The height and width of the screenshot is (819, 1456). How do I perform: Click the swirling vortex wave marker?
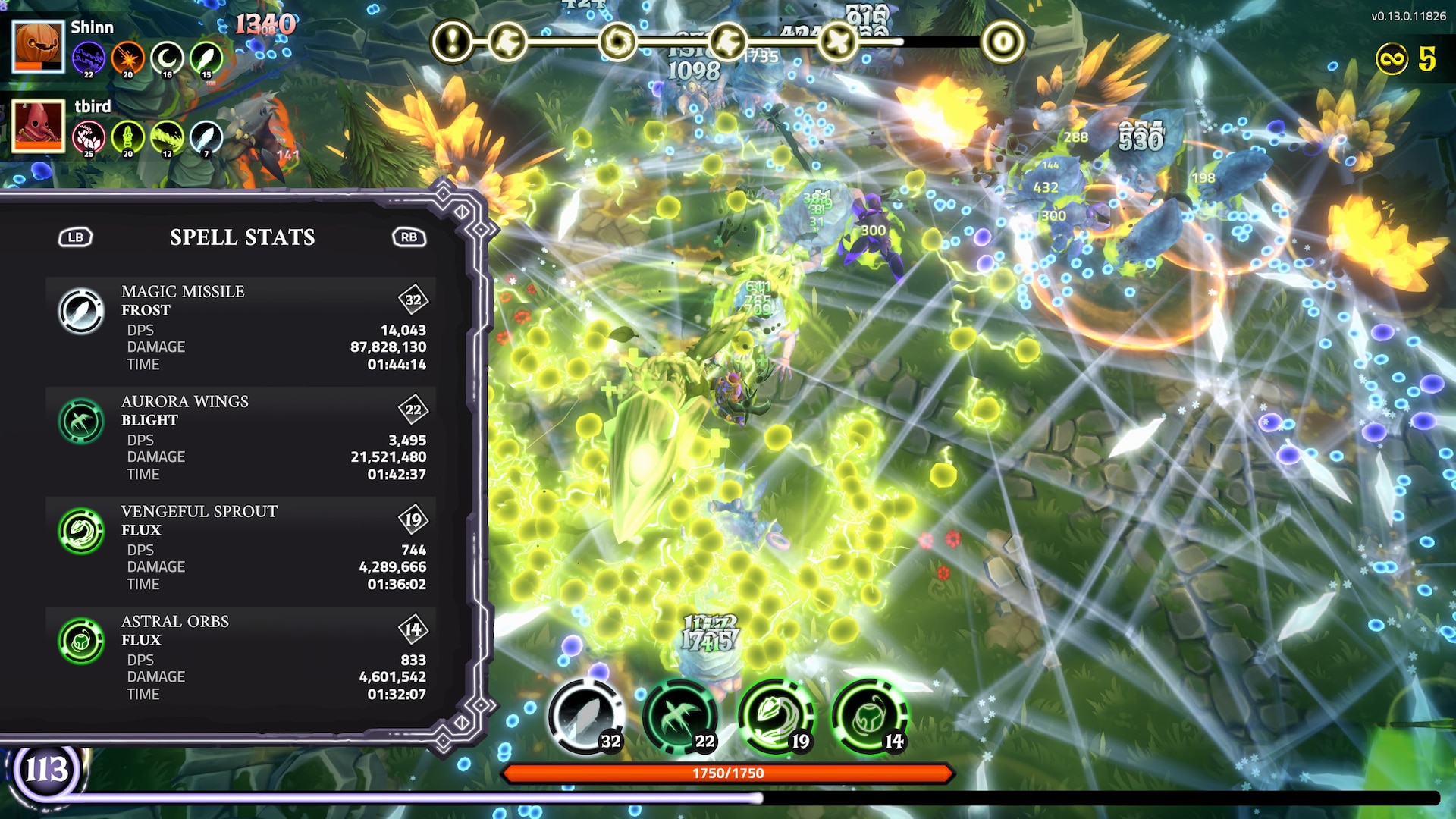617,42
